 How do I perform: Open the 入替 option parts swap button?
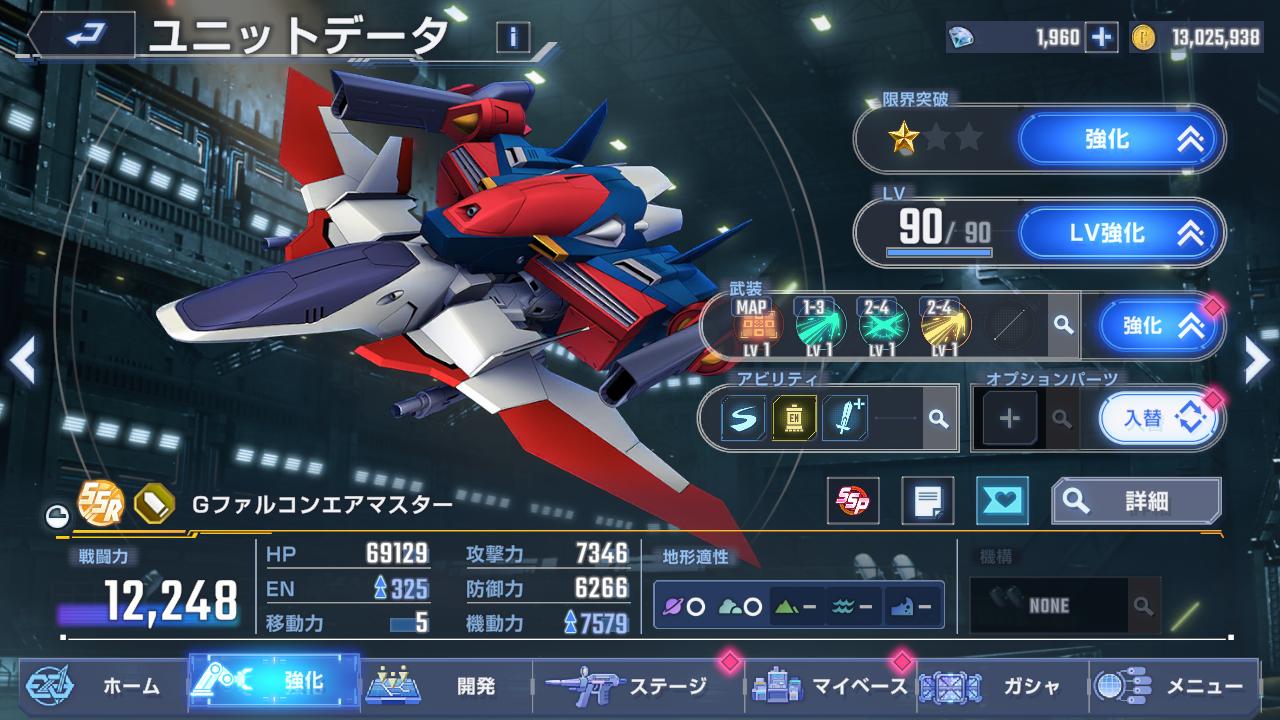[1160, 418]
